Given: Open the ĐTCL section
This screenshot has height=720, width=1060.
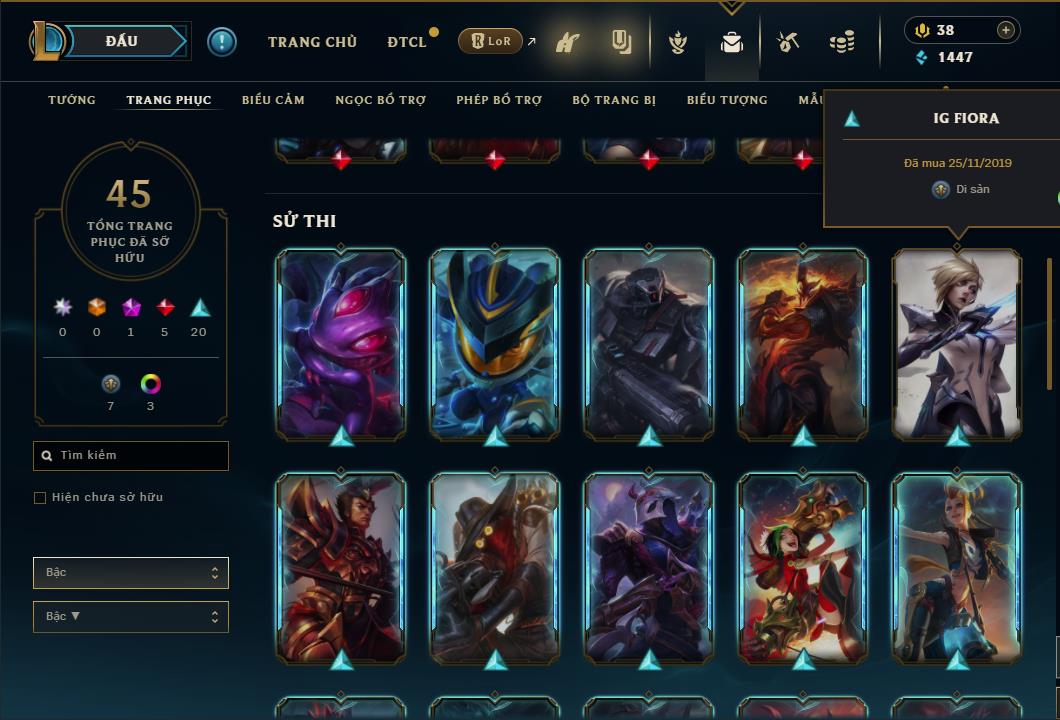Looking at the screenshot, I should 407,42.
